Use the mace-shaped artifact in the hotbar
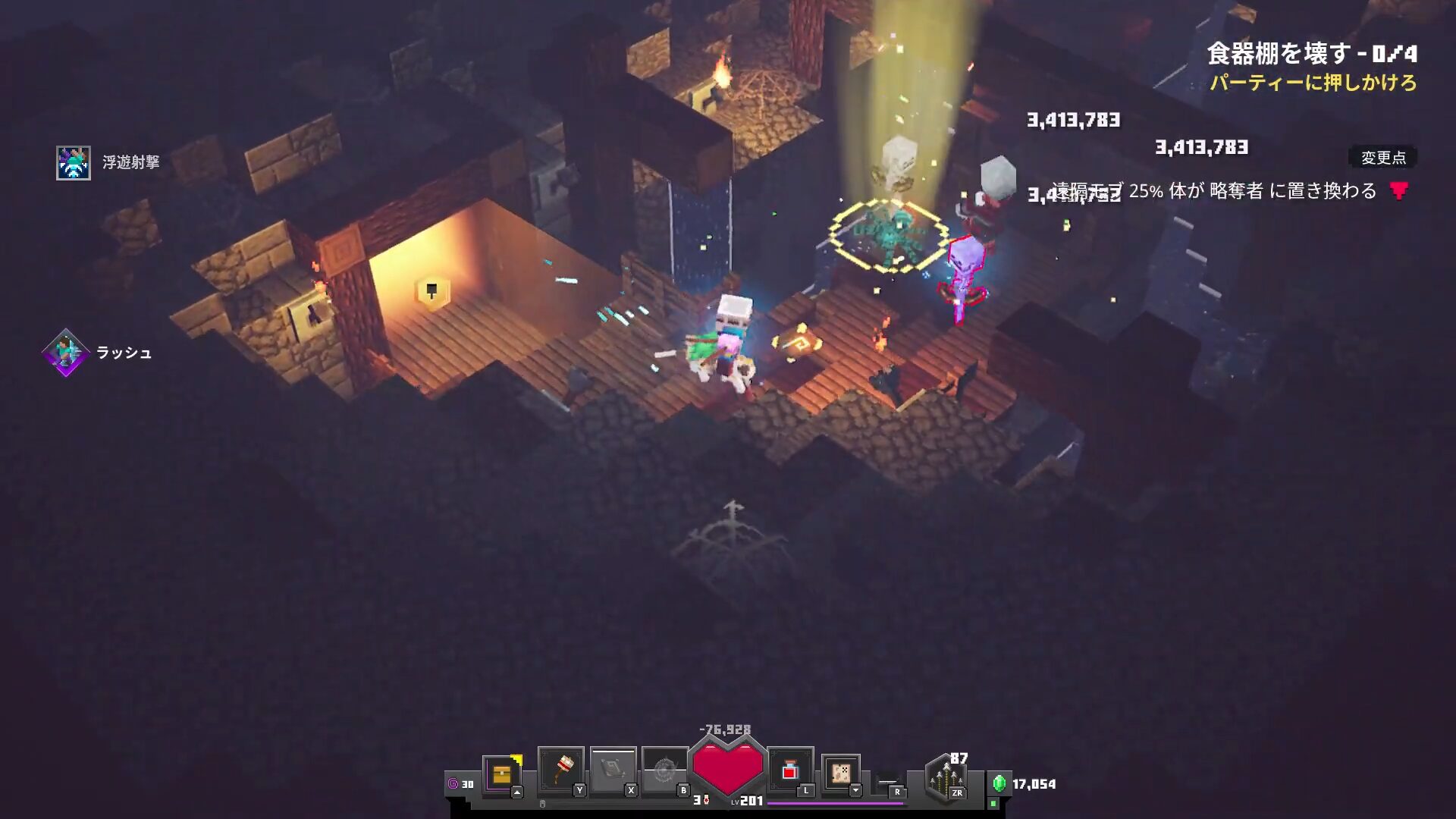This screenshot has height=819, width=1456. point(560,770)
